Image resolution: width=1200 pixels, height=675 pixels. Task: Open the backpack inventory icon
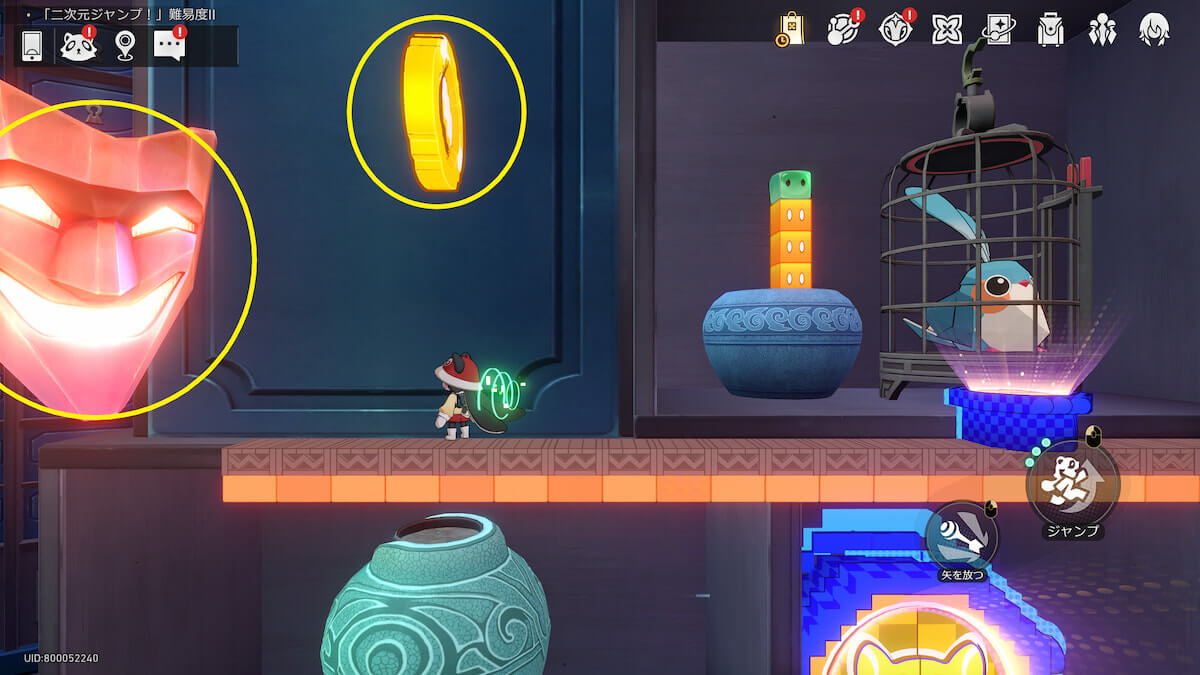pyautogui.click(x=1050, y=30)
